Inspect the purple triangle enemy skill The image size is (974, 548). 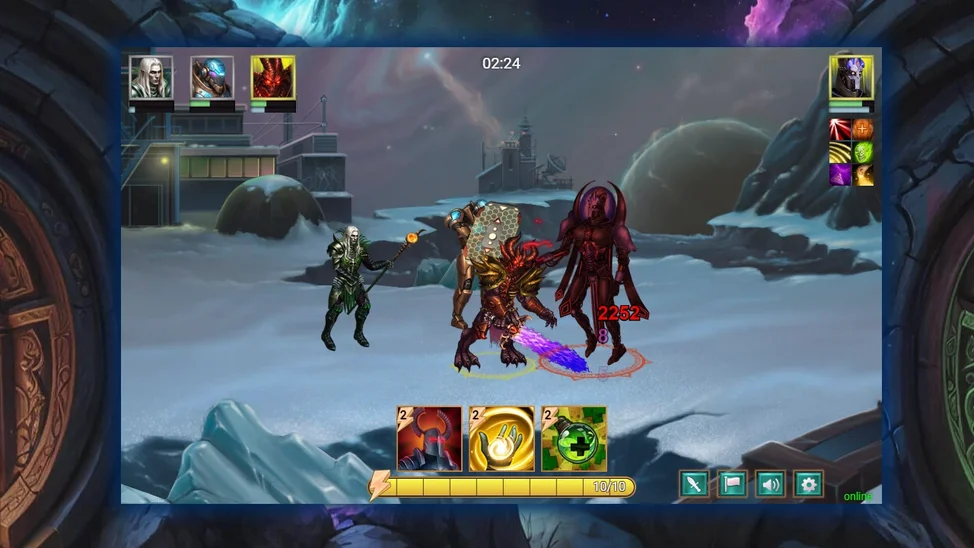(840, 175)
